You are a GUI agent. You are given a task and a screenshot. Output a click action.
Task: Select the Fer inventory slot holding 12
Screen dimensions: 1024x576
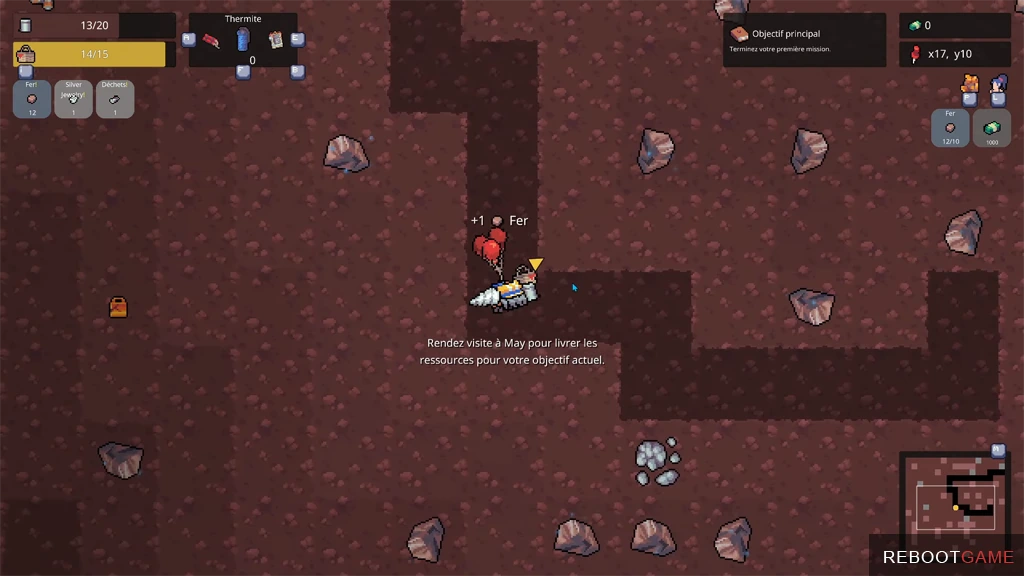click(32, 99)
